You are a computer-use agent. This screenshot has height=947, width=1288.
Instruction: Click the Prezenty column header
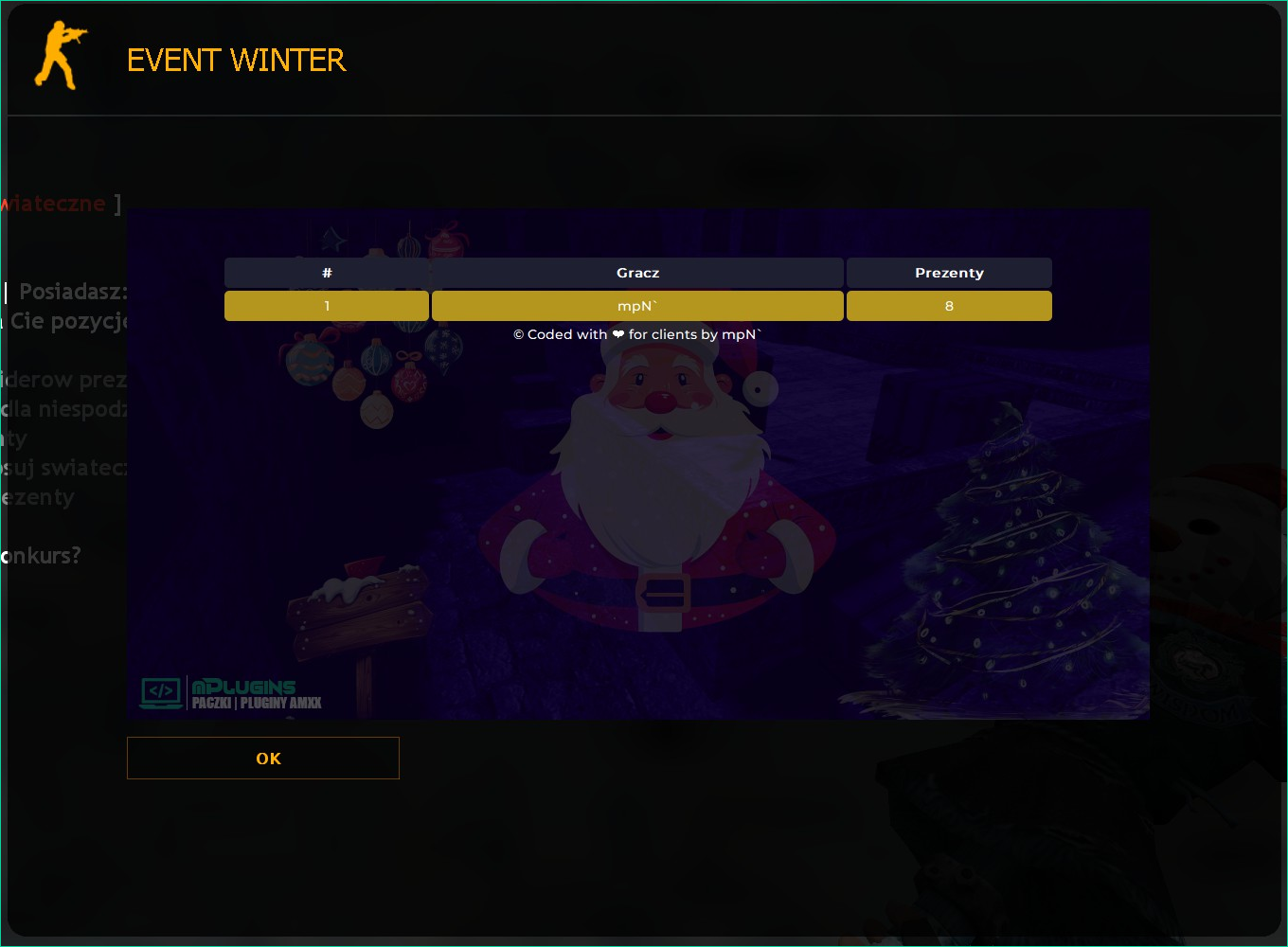click(949, 273)
